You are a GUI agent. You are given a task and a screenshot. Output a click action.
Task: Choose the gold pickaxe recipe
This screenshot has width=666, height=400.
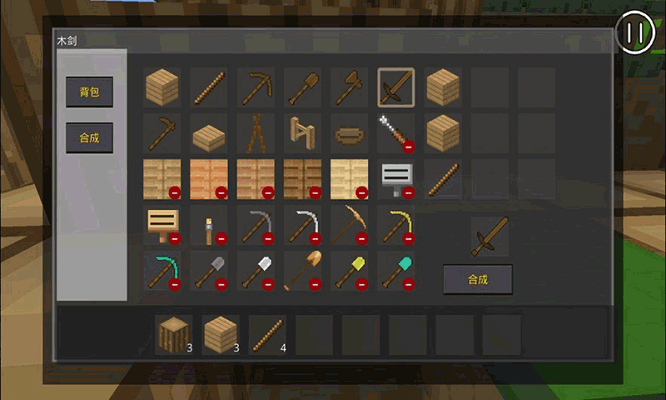(396, 224)
